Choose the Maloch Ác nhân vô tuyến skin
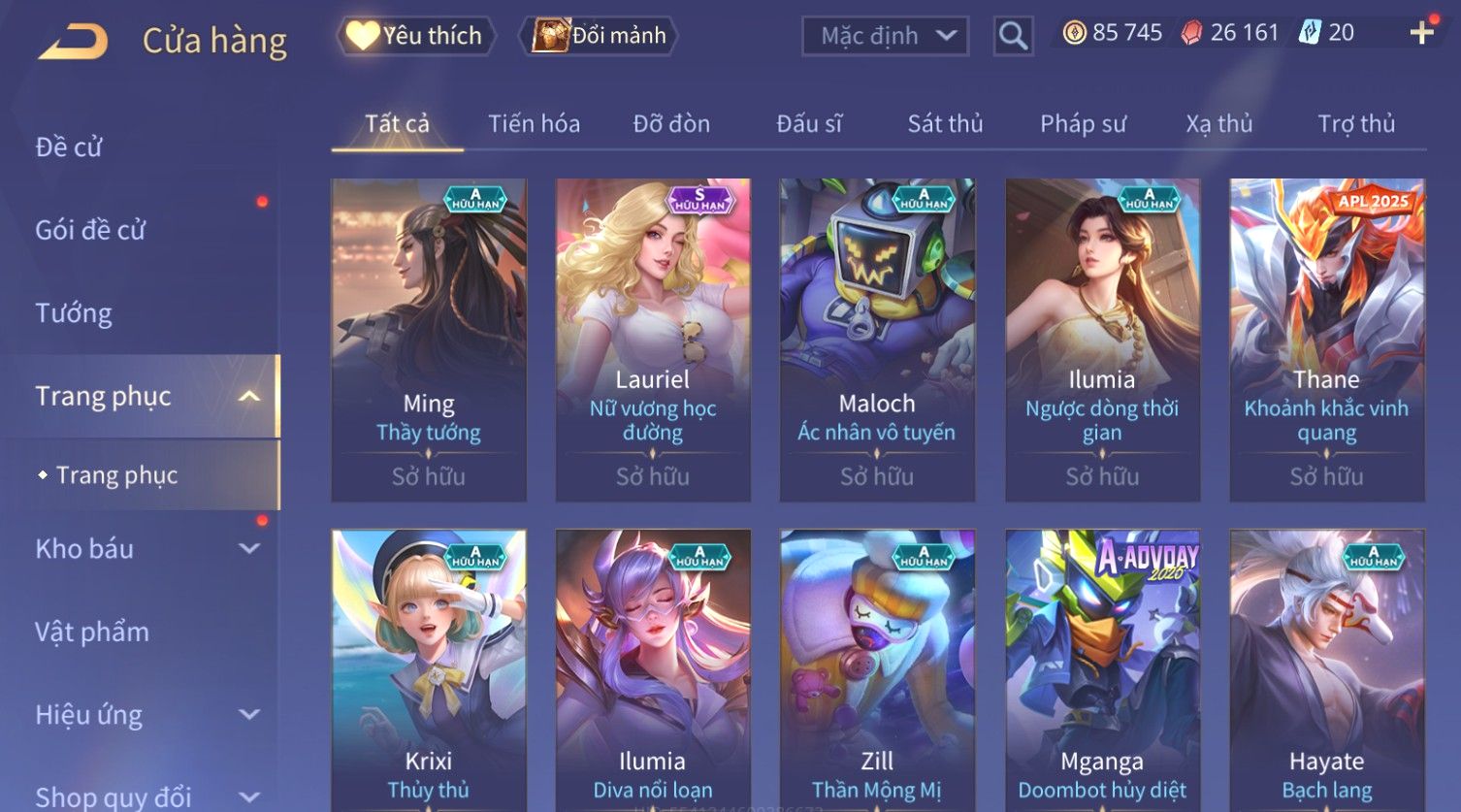 point(877,340)
